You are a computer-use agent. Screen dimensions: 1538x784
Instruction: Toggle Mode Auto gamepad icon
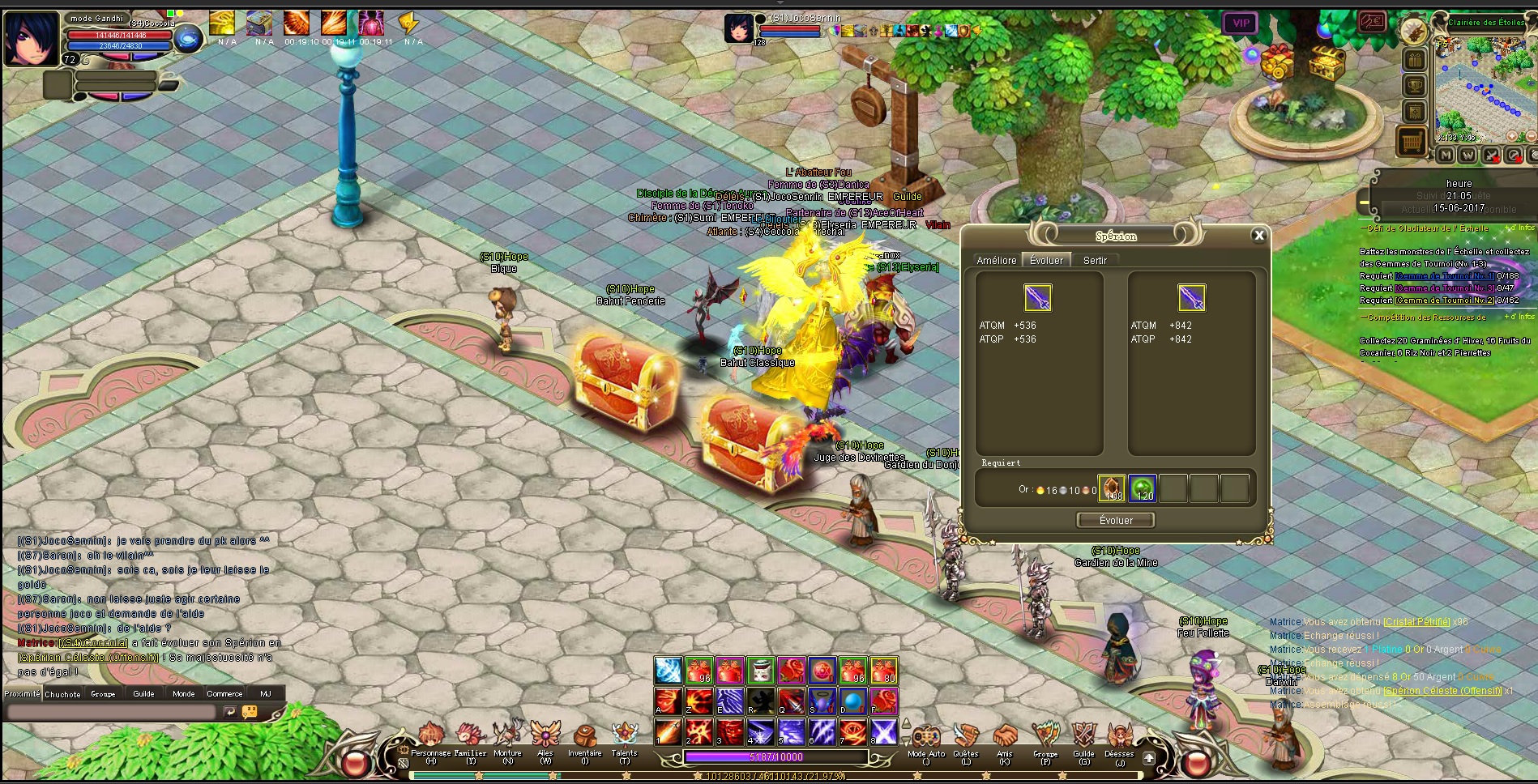pyautogui.click(x=925, y=737)
